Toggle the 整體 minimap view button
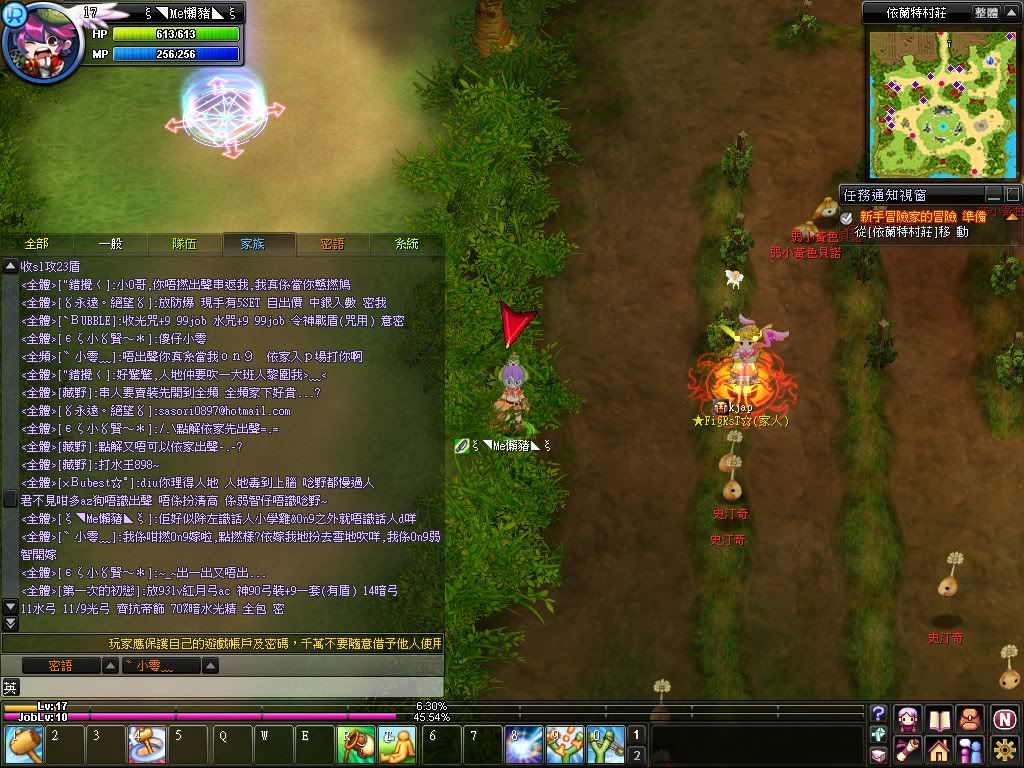 (985, 13)
